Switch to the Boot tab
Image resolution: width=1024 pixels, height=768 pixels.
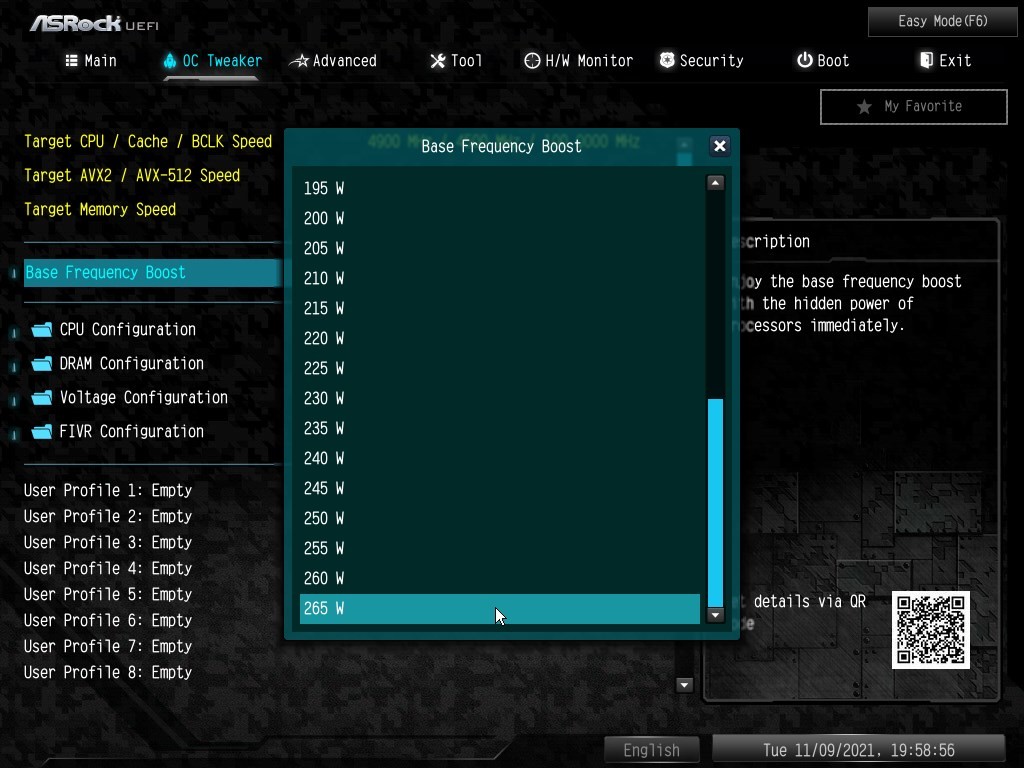[823, 61]
